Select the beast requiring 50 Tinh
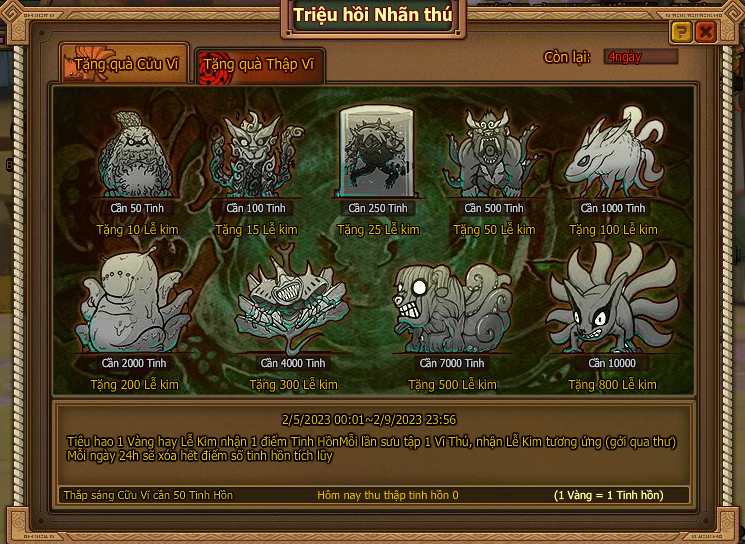745x544 pixels. coord(138,157)
